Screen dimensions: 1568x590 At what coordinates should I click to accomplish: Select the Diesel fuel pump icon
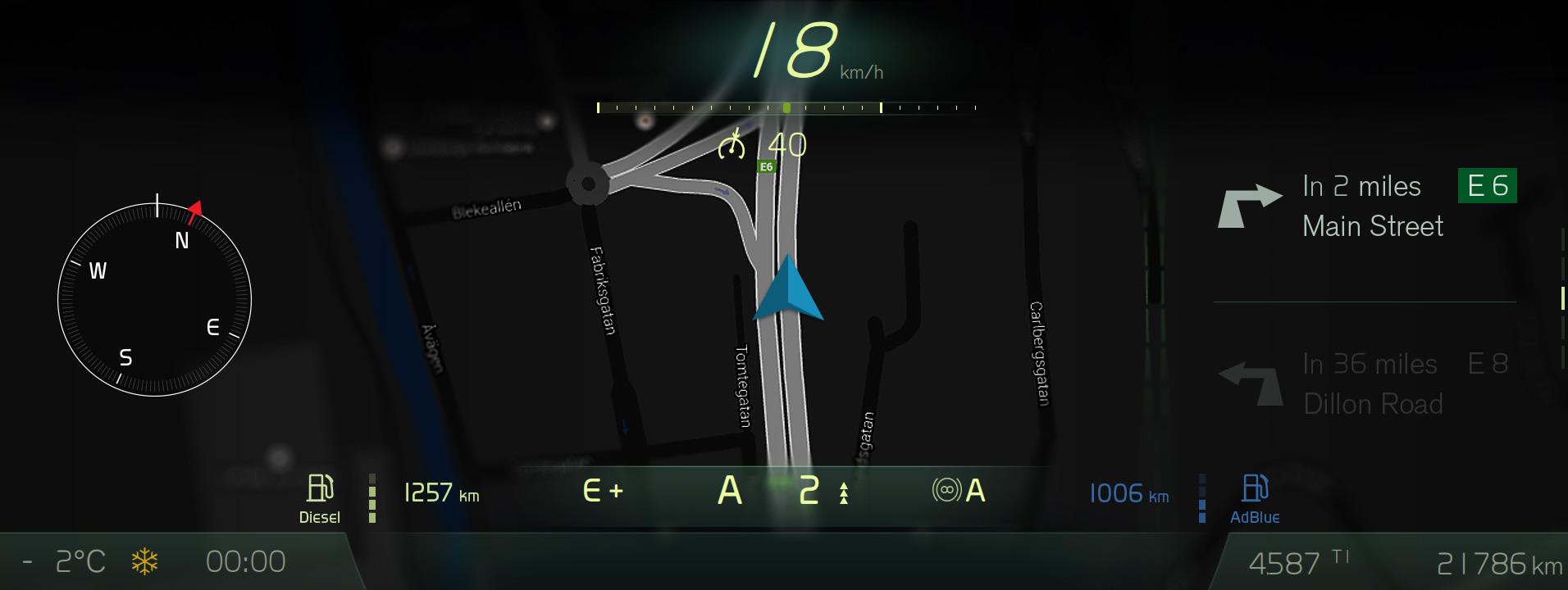[x=320, y=488]
